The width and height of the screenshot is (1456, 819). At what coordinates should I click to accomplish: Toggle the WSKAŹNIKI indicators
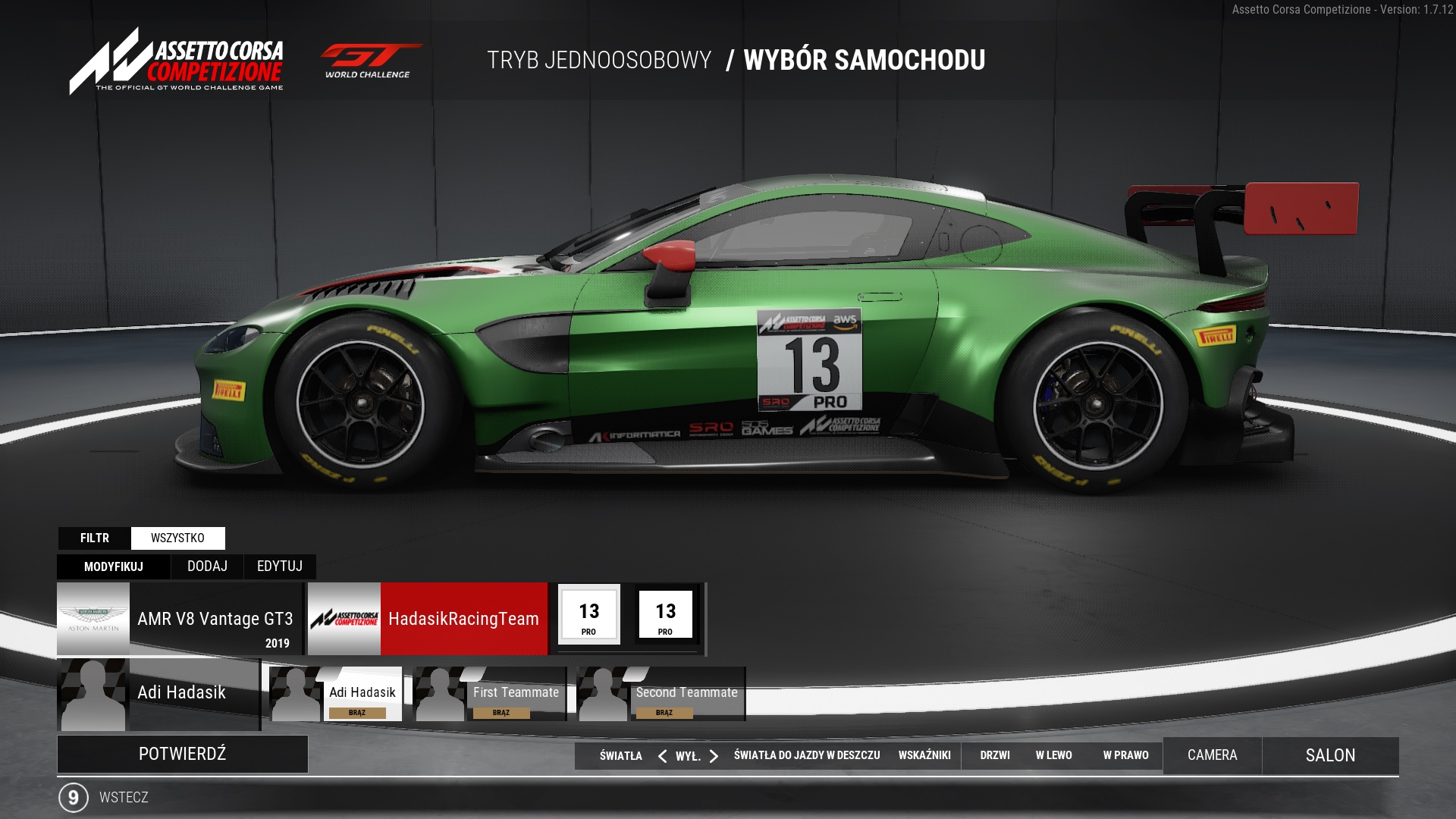click(924, 755)
